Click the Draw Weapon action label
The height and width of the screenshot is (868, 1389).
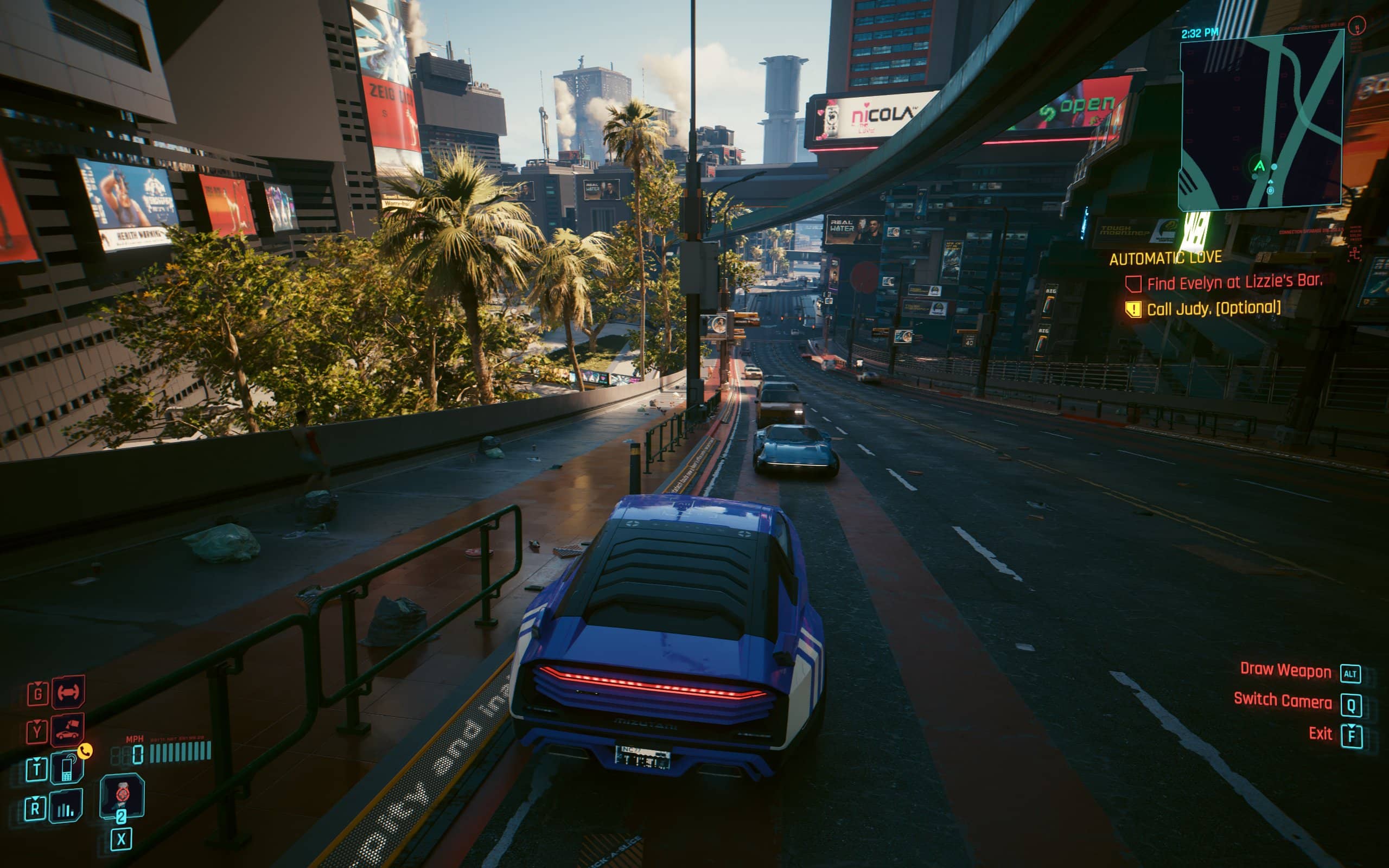point(1285,671)
